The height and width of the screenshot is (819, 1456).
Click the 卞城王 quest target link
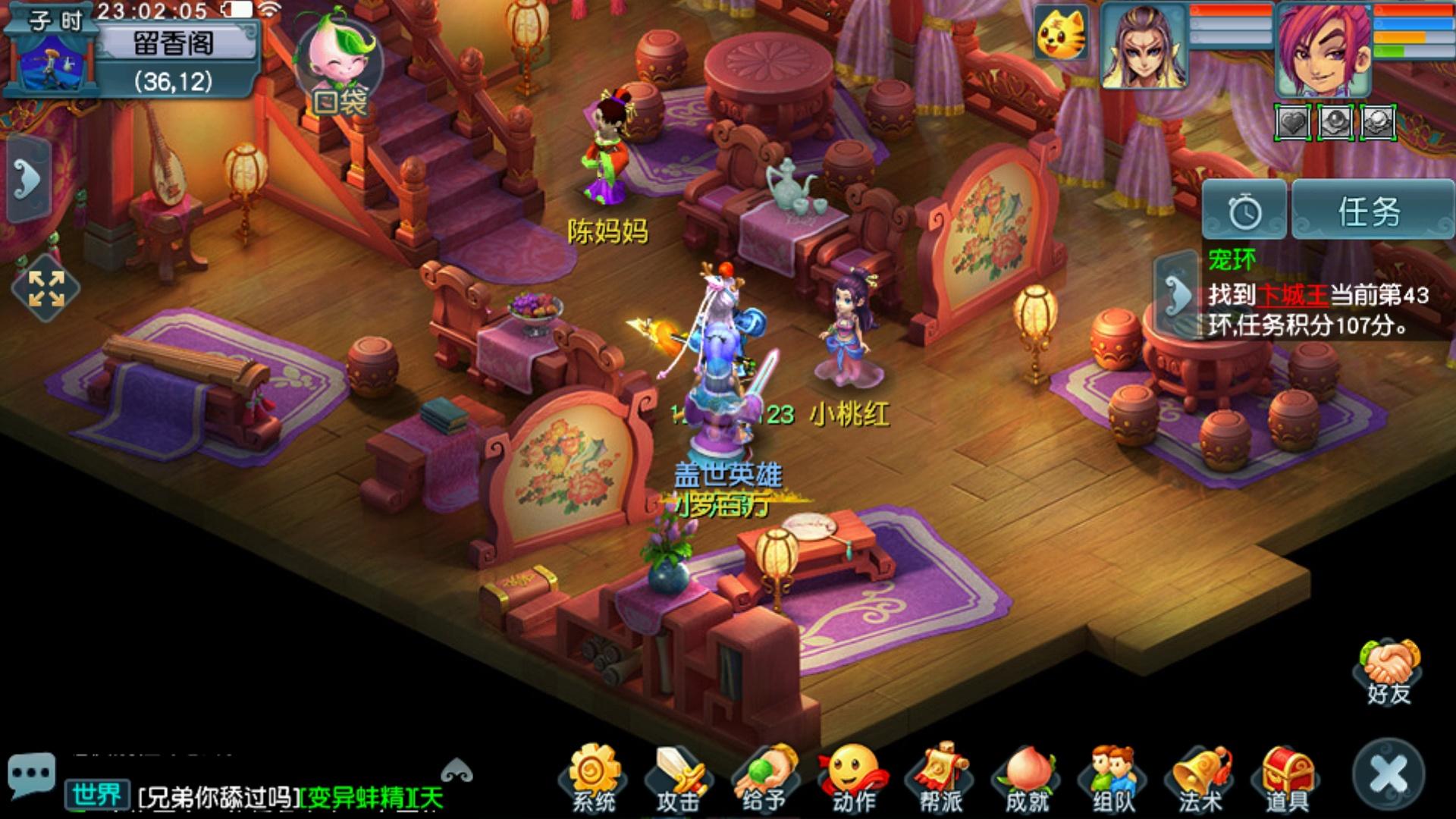click(1291, 295)
